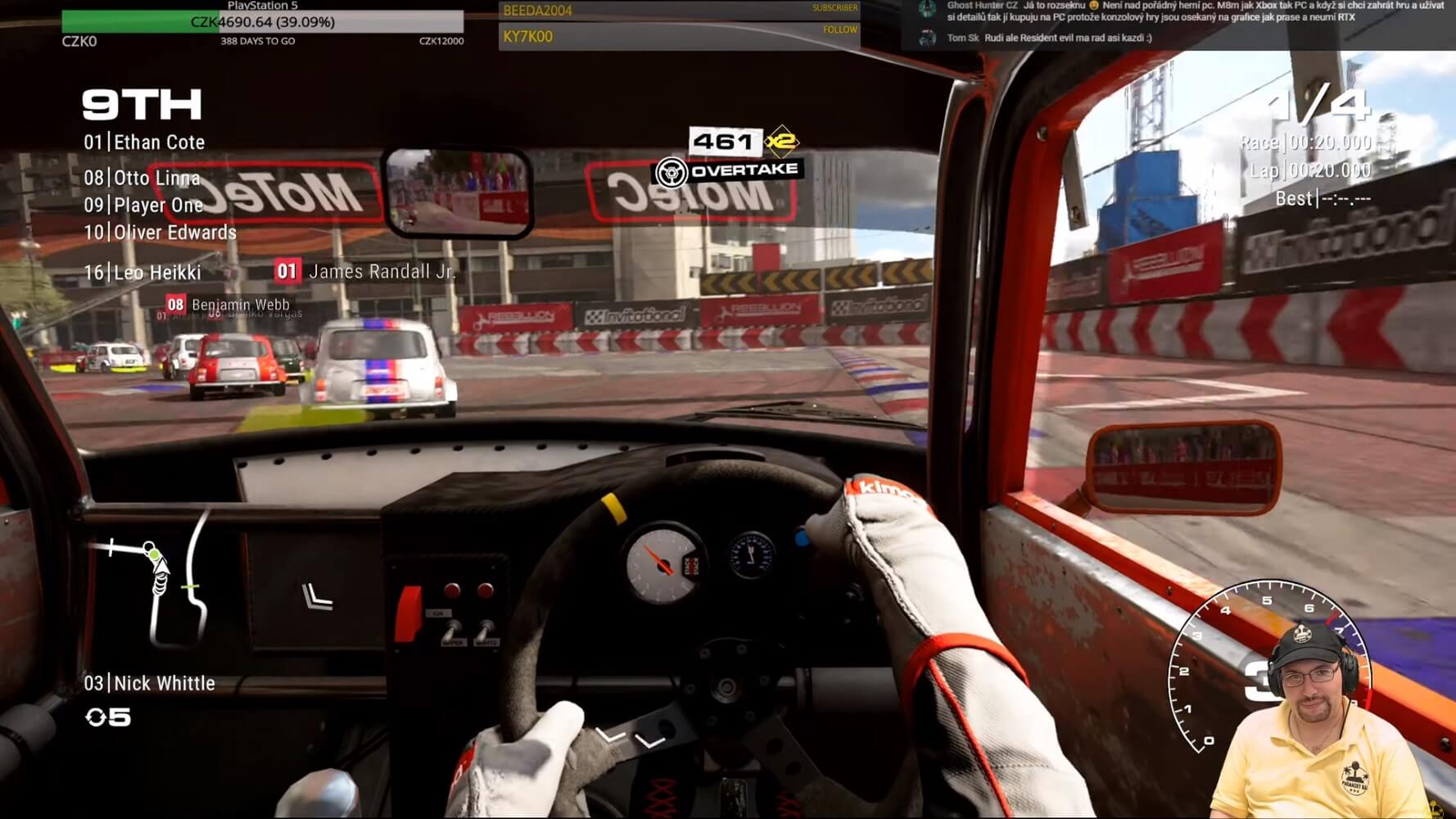Pick Oliver Edwards in the standings
Screen dimensions: 1456x819
[x=161, y=233]
